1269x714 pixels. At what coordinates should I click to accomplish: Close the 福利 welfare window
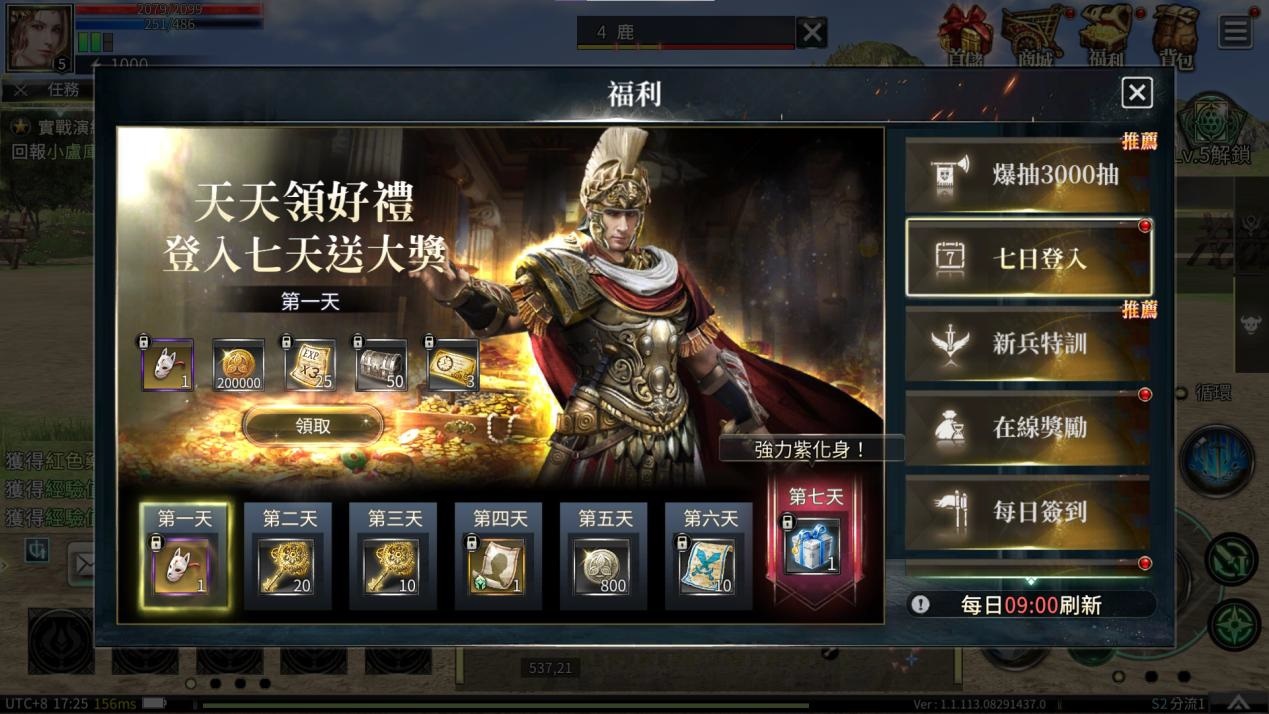(1136, 93)
